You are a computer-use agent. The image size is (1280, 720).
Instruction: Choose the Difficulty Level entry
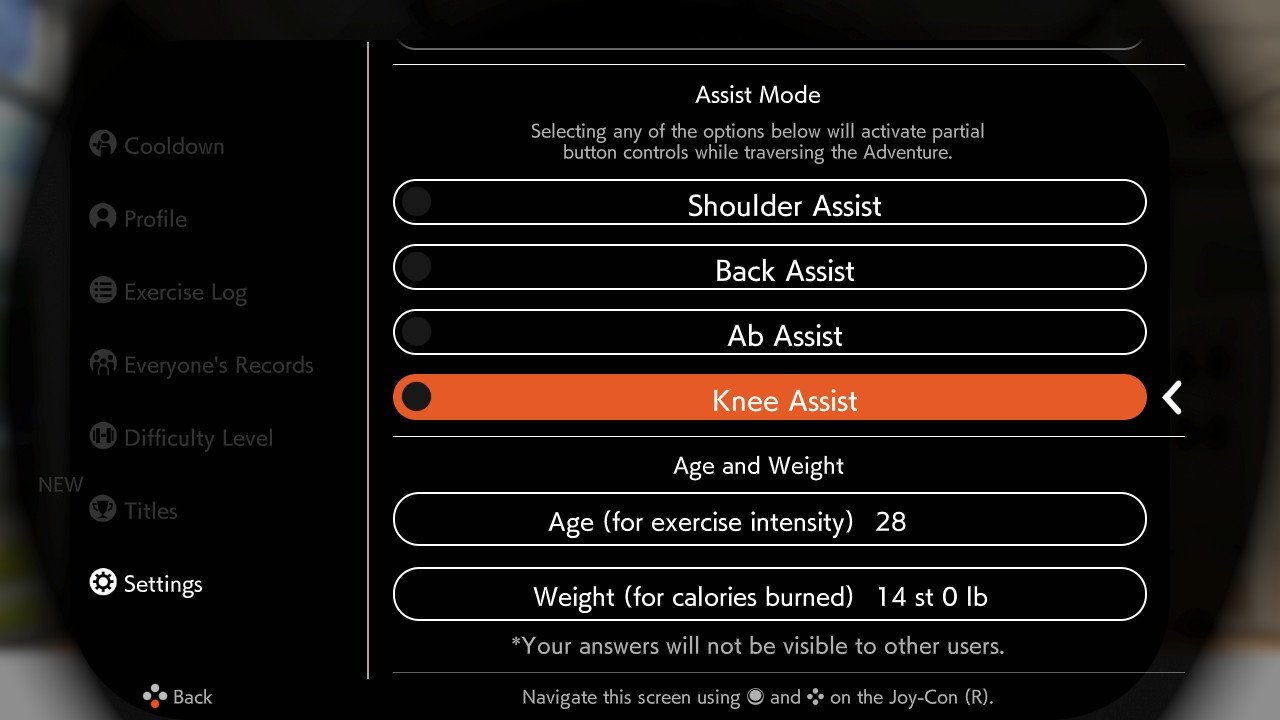point(181,438)
